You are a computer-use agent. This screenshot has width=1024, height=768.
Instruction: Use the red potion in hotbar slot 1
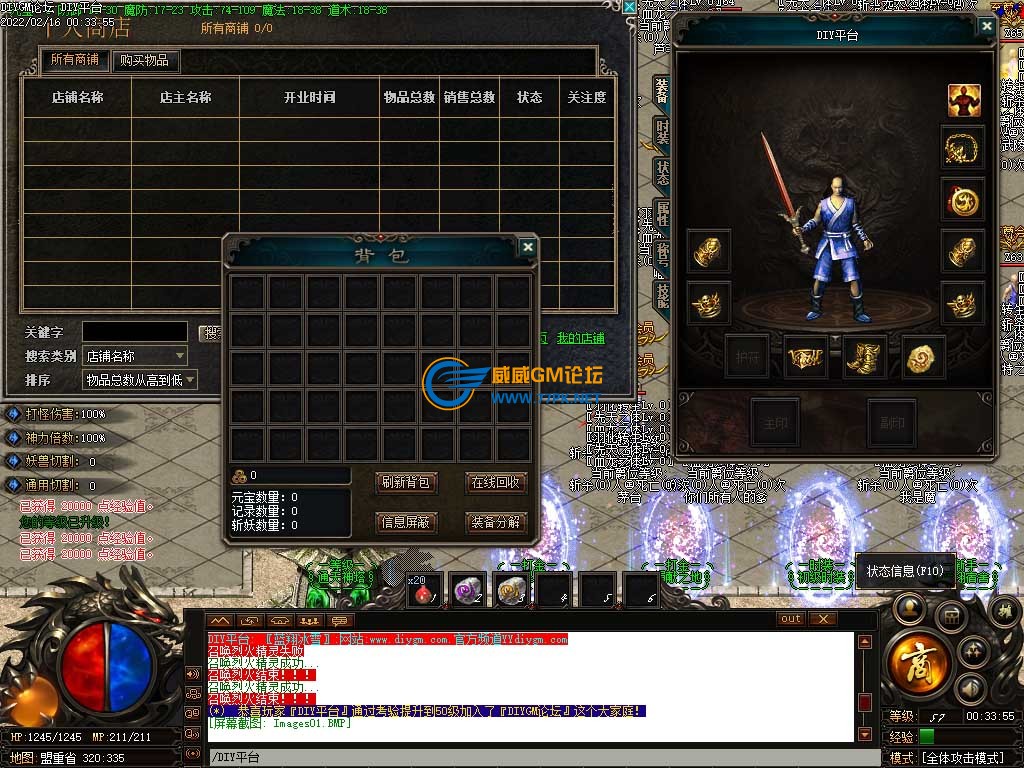[x=425, y=591]
